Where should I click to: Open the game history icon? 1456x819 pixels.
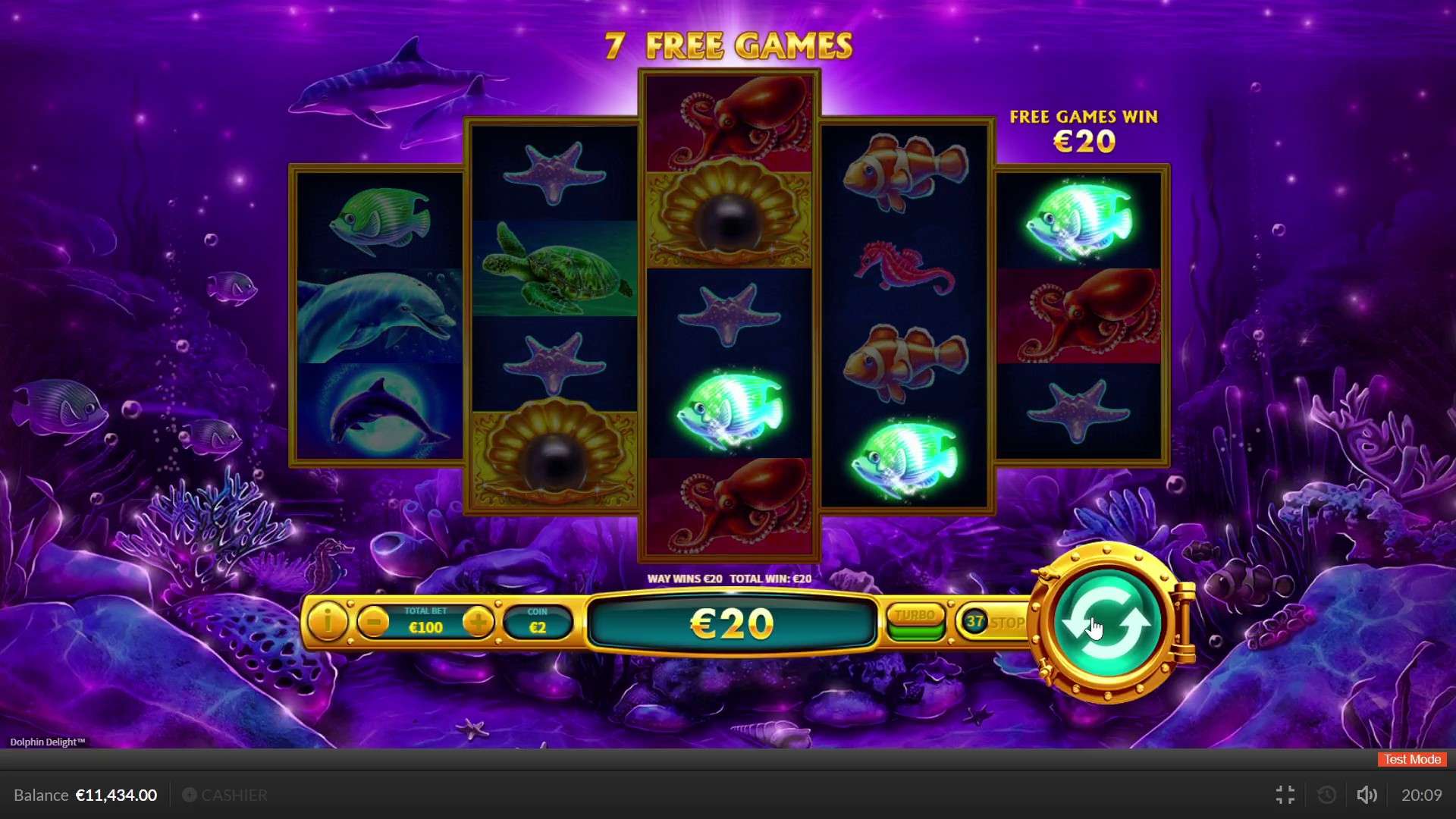coord(1326,795)
